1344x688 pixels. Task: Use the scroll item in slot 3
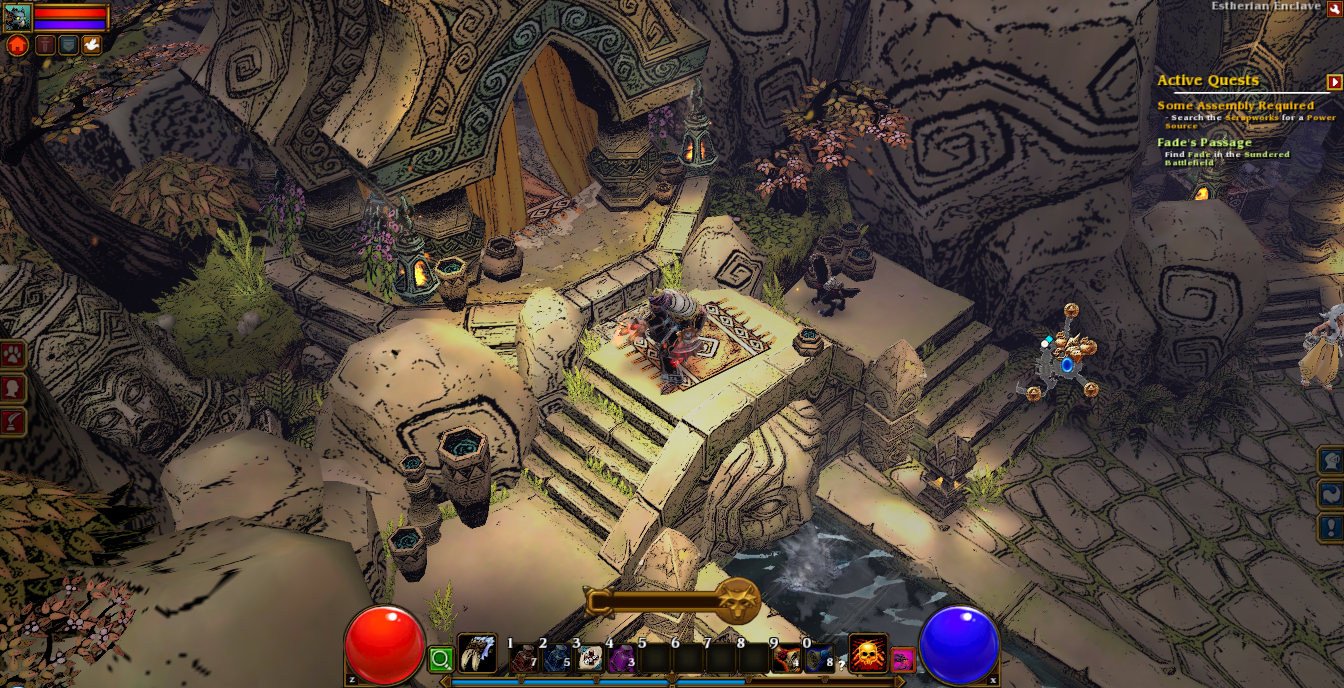(x=591, y=658)
